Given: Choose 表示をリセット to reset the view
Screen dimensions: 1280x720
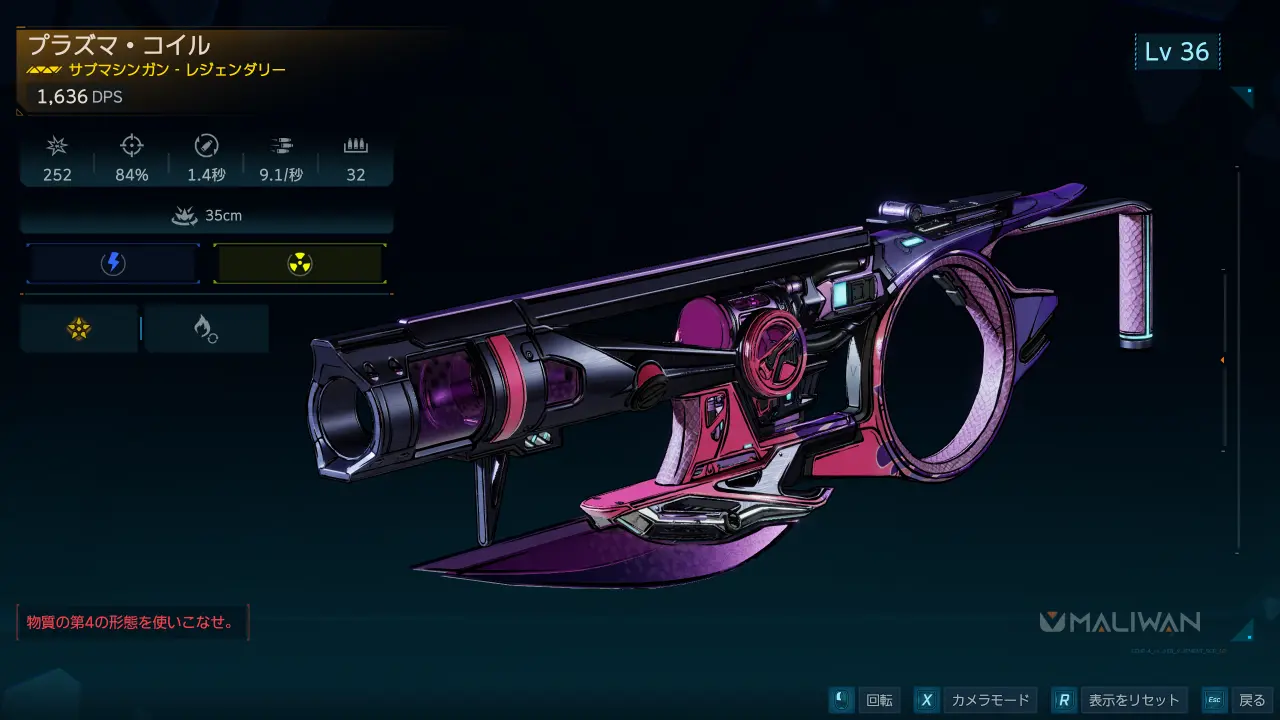Looking at the screenshot, I should pos(1134,700).
